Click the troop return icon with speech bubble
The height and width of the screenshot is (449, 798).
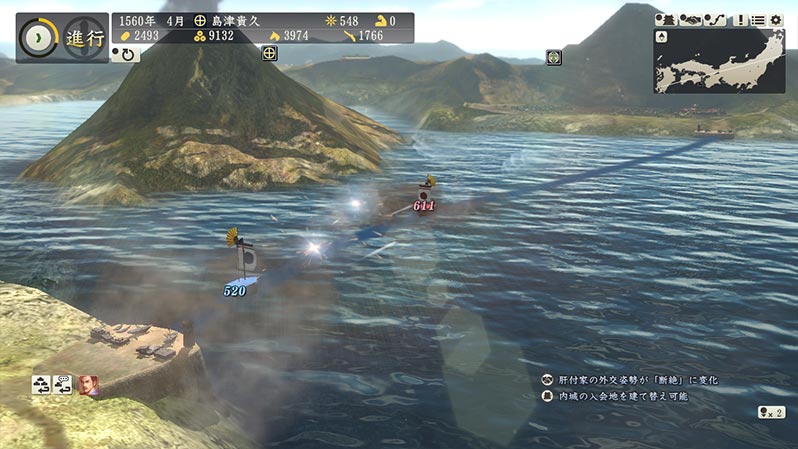[x=64, y=384]
